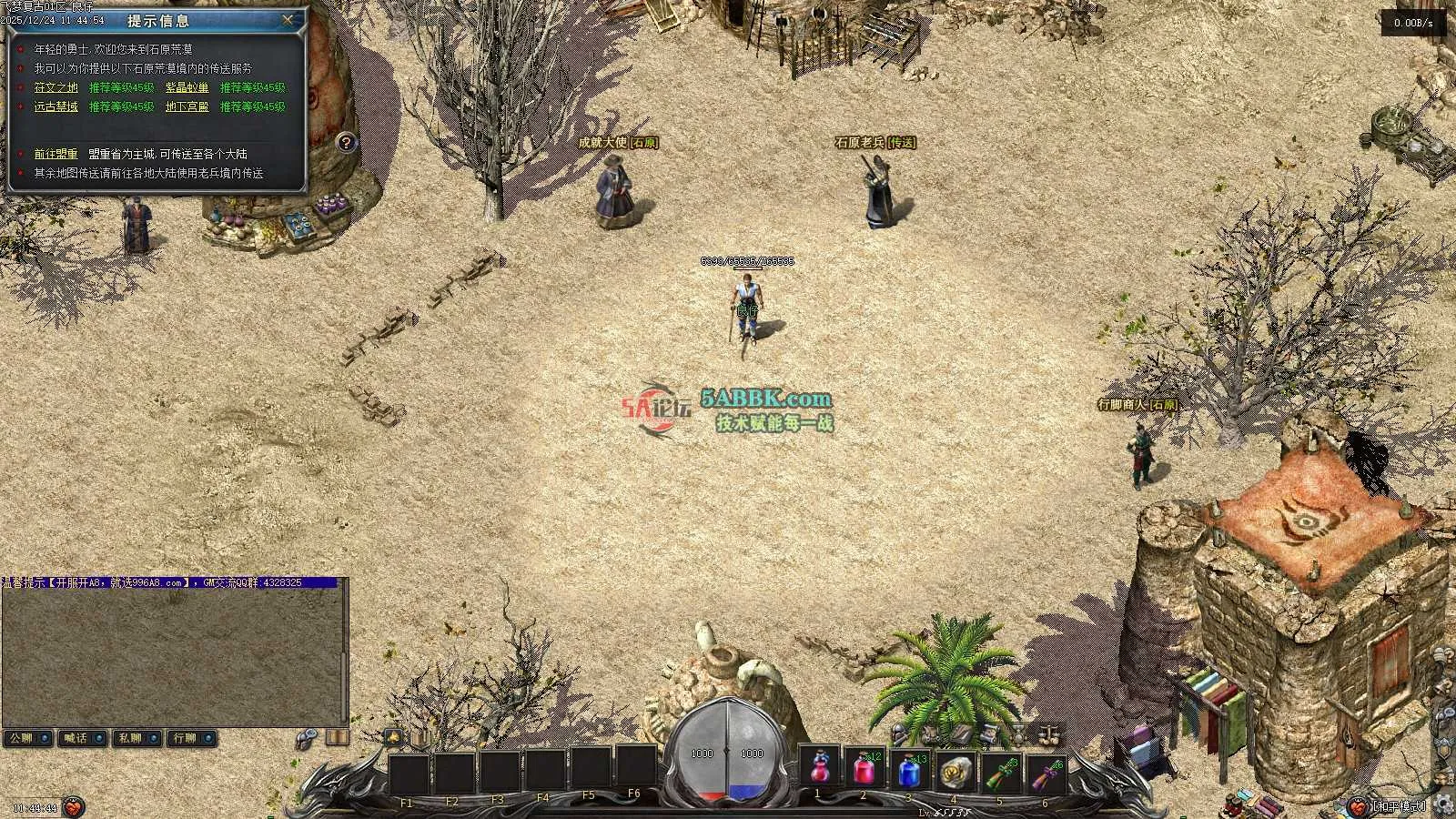Travel to 地下宫殿
The height and width of the screenshot is (819, 1456).
[187, 106]
